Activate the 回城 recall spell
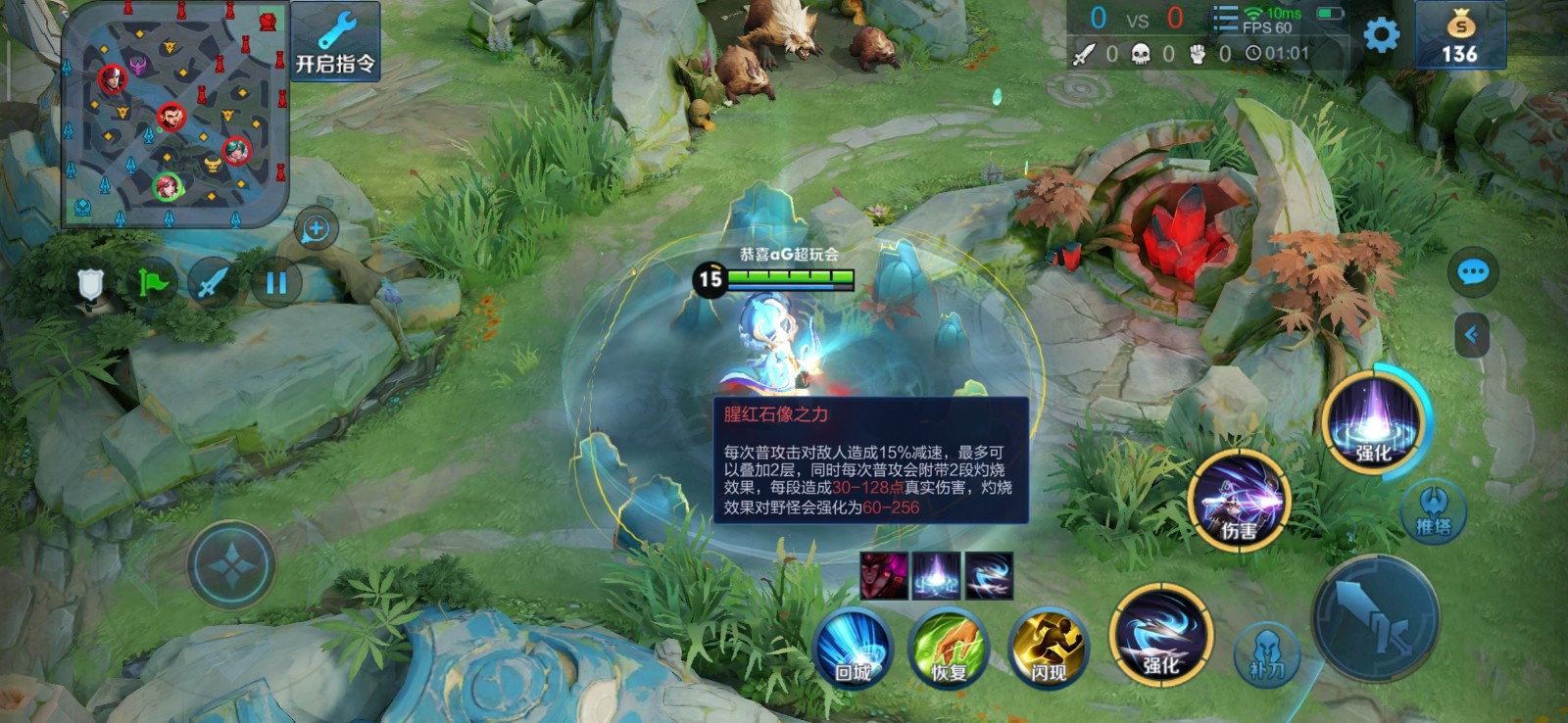This screenshot has width=1568, height=723. 853,646
